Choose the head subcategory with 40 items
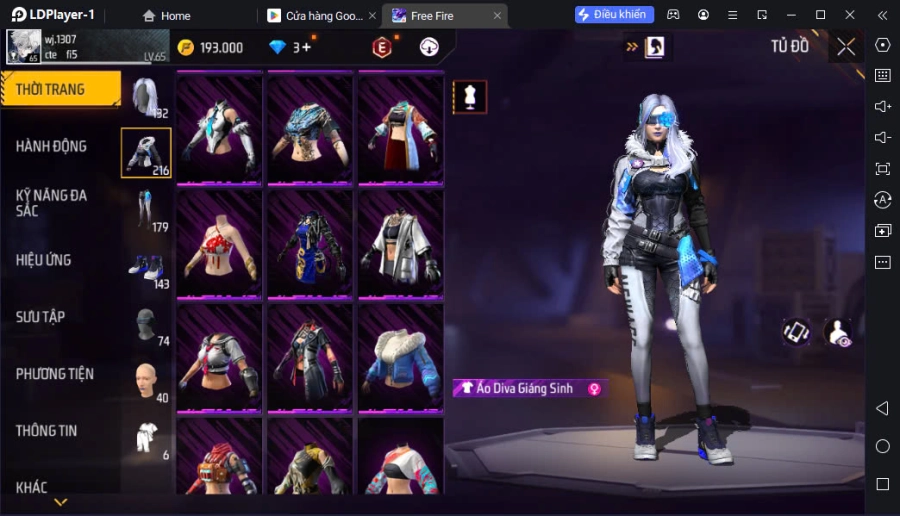 tap(147, 381)
